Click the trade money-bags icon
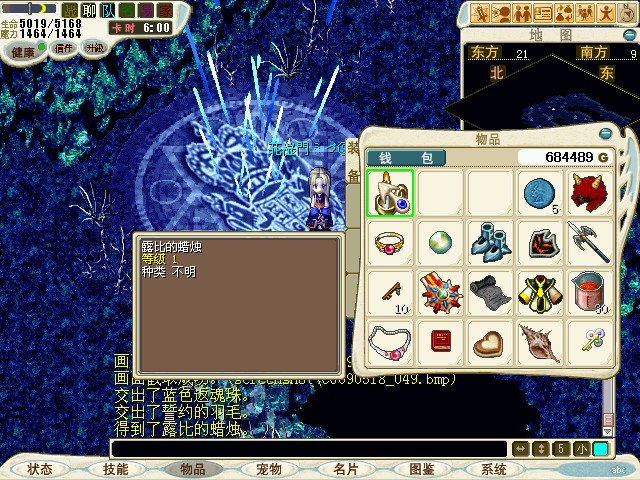 (x=565, y=13)
